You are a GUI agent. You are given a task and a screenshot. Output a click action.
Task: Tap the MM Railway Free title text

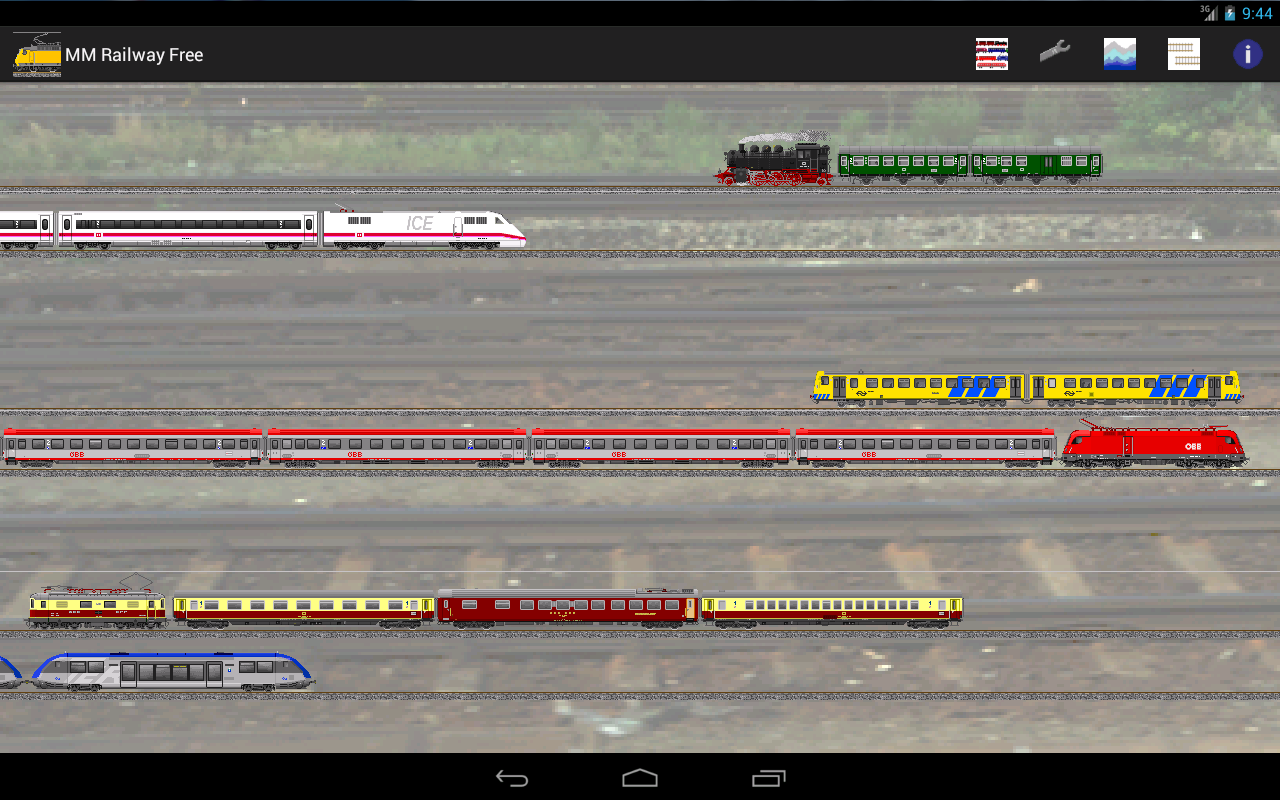(x=133, y=54)
